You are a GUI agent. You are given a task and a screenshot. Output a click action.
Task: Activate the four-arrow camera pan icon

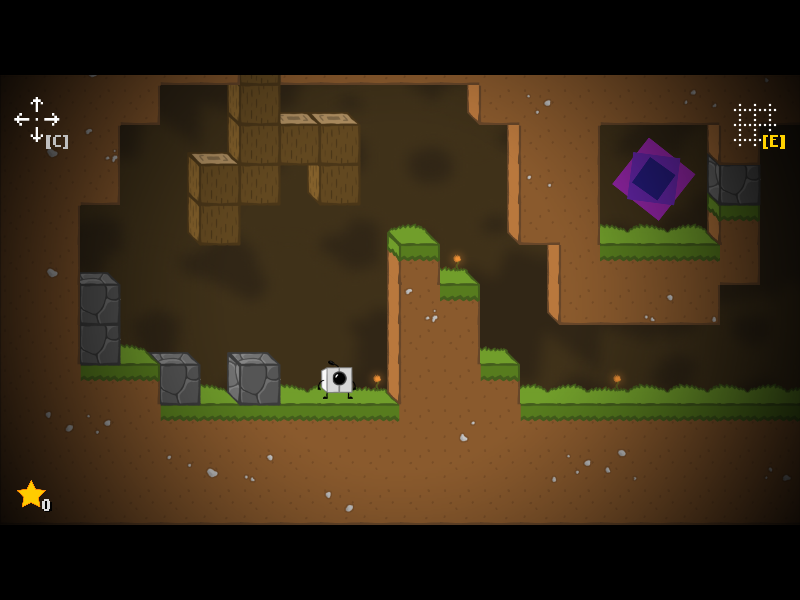[x=36, y=119]
